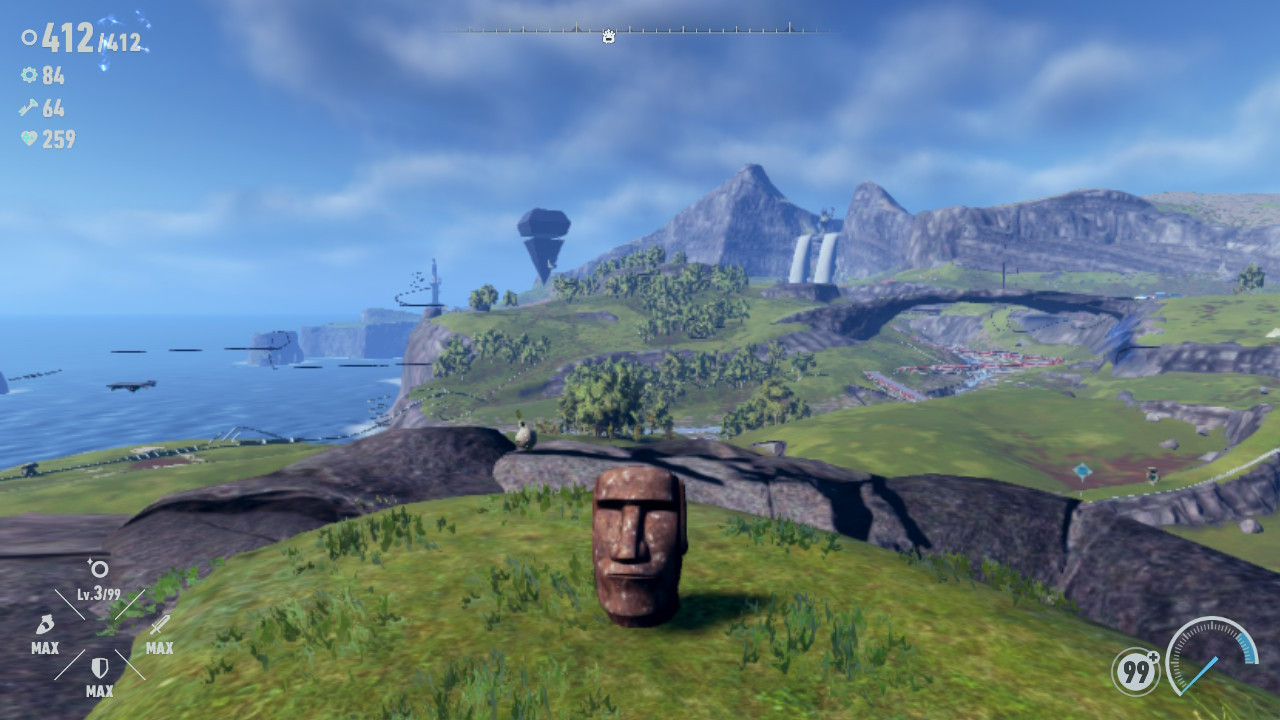
Task: Click the 99+ item counter badge
Action: pyautogui.click(x=1135, y=671)
